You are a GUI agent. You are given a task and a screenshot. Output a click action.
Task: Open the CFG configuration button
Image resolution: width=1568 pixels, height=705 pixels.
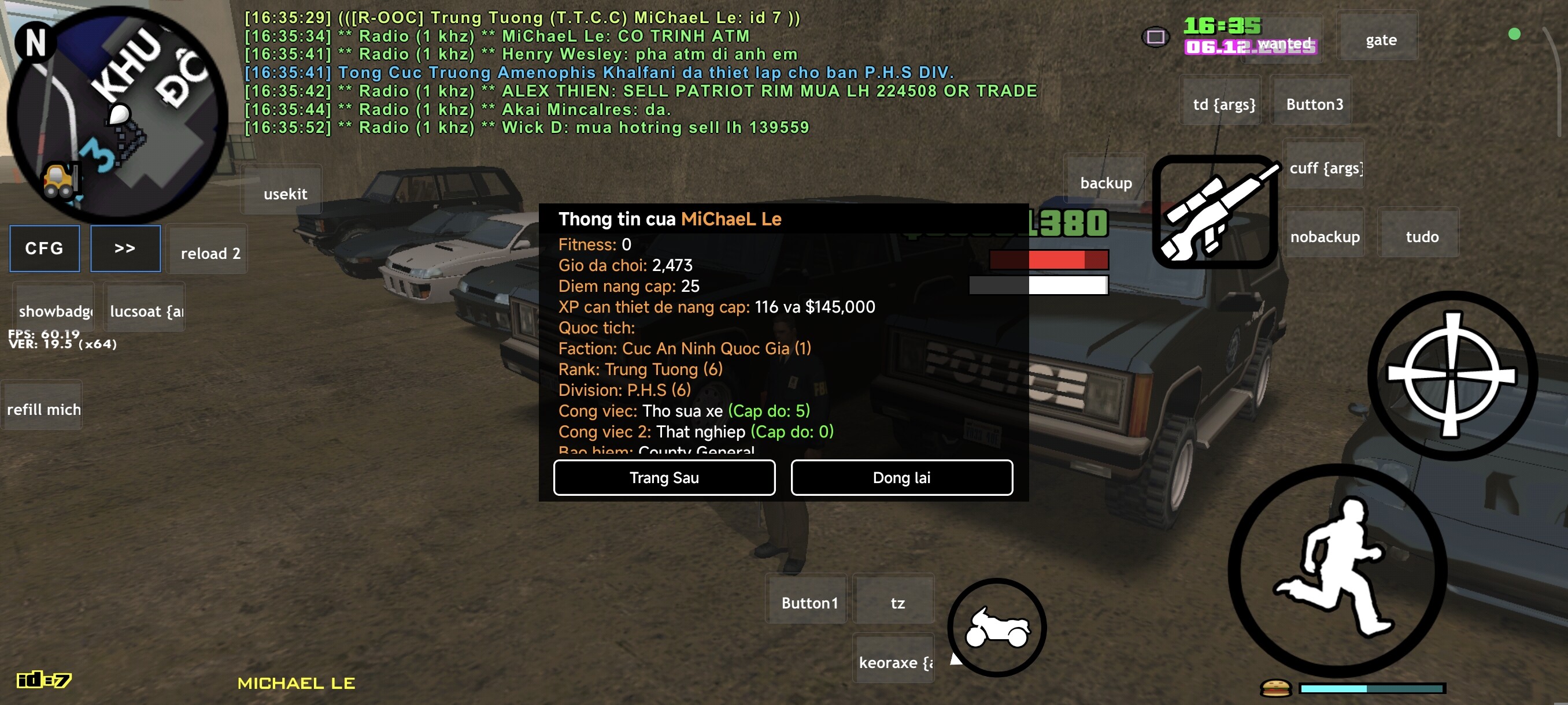pos(45,248)
